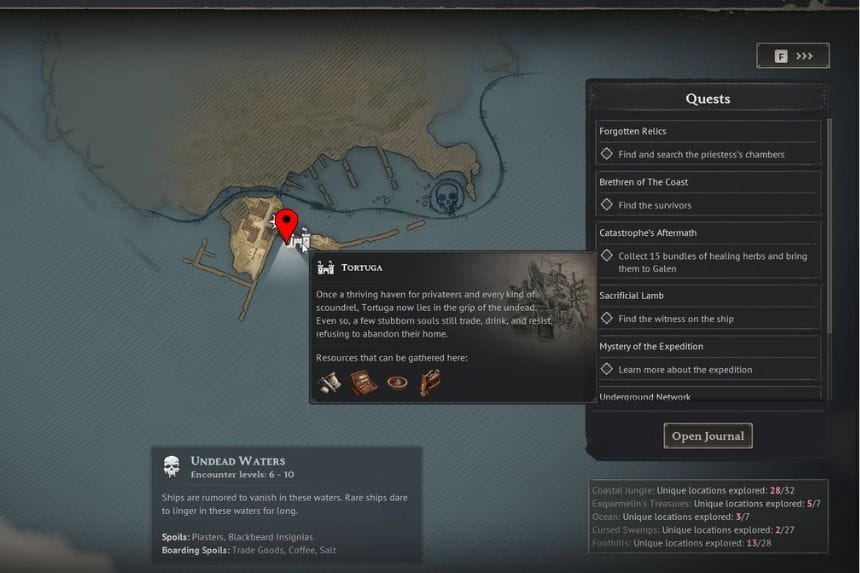Viewport: 860px width, 573px height.
Task: Open the Journal from the quests panel
Action: coord(707,436)
